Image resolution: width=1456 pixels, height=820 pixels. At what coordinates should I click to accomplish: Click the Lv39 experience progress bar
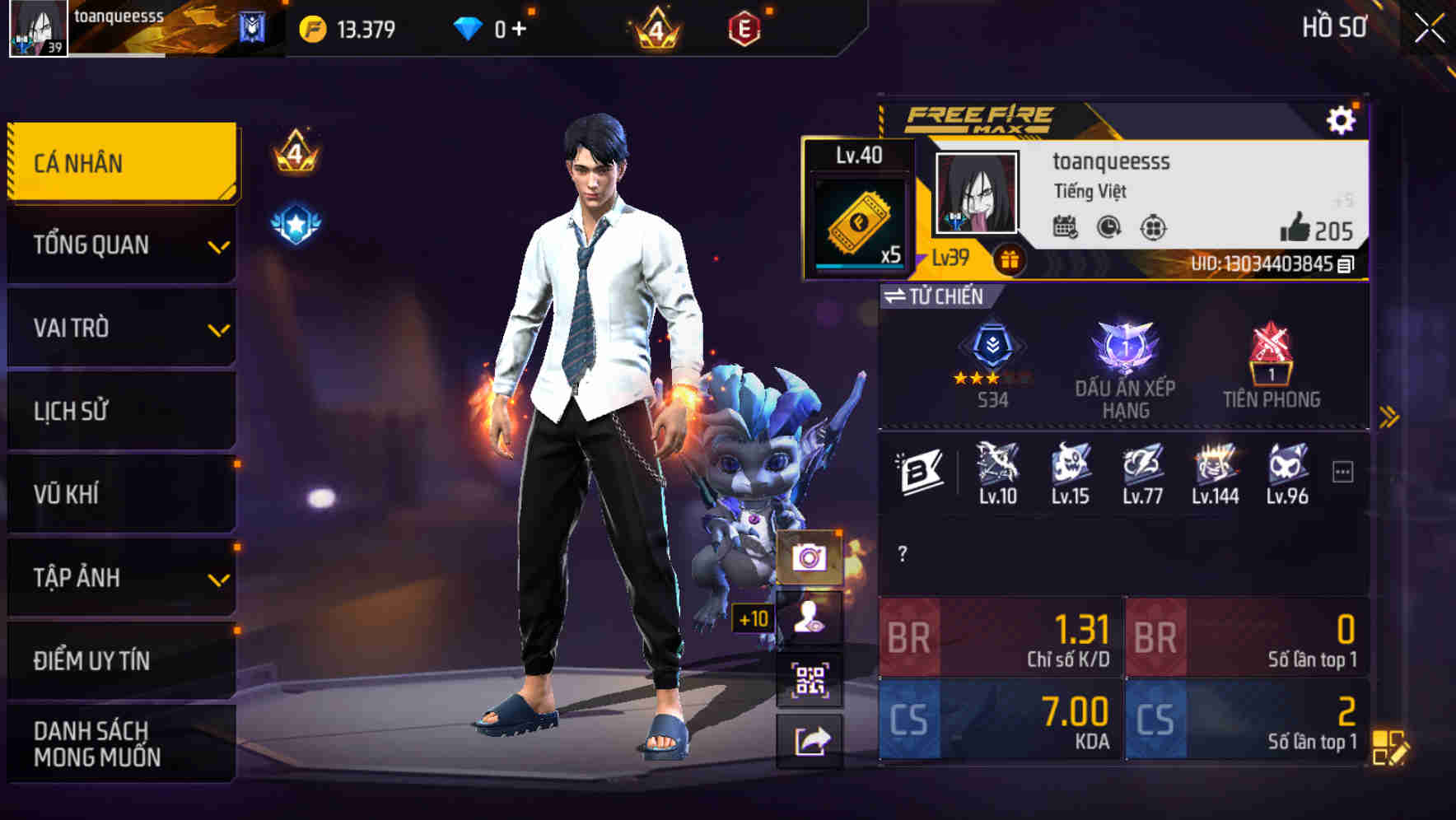(x=949, y=258)
